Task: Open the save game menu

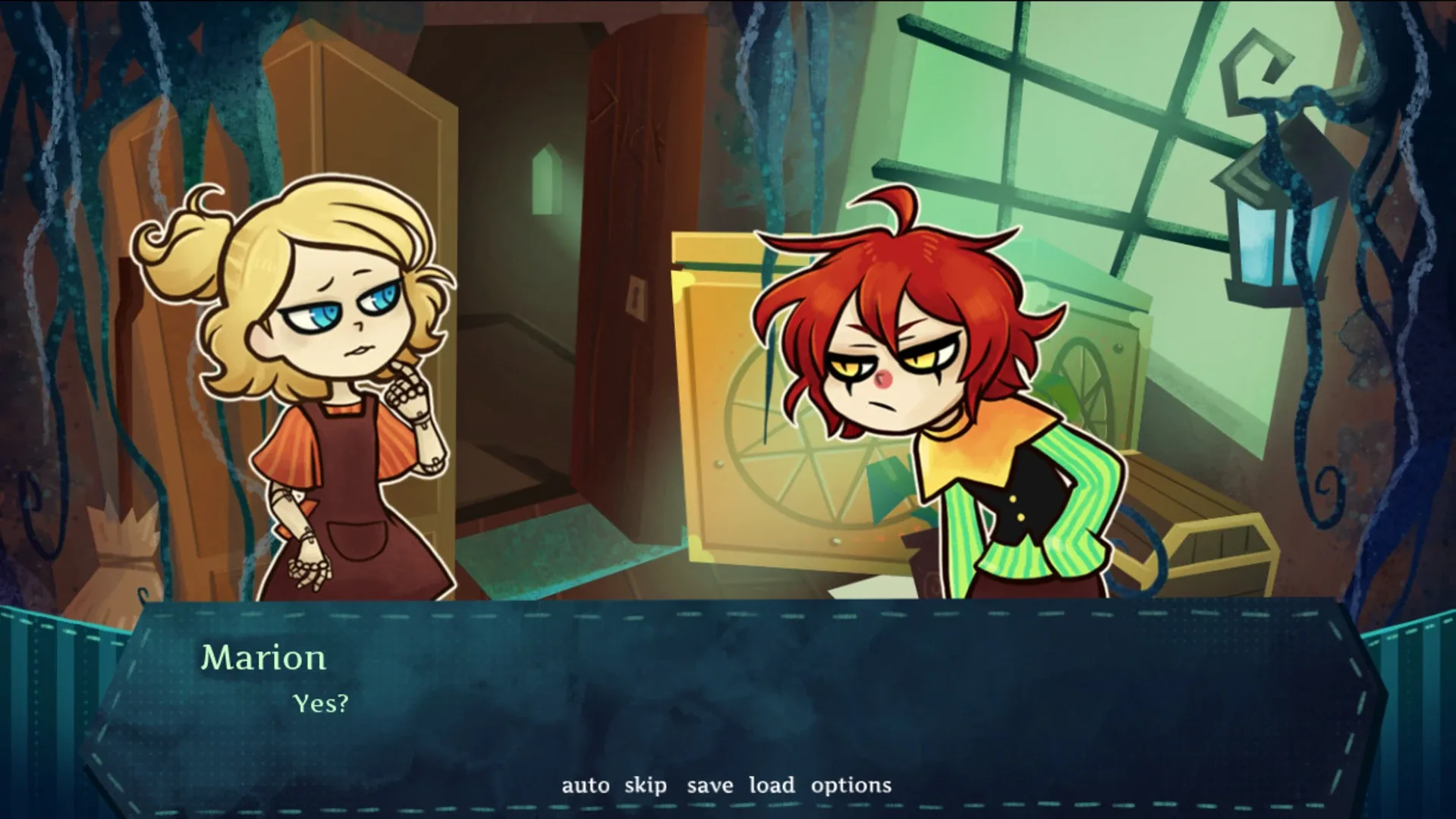Action: coord(710,785)
